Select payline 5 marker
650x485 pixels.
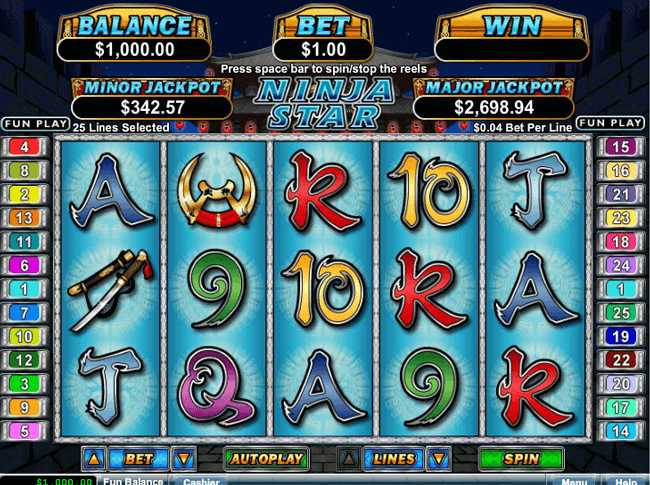point(22,432)
